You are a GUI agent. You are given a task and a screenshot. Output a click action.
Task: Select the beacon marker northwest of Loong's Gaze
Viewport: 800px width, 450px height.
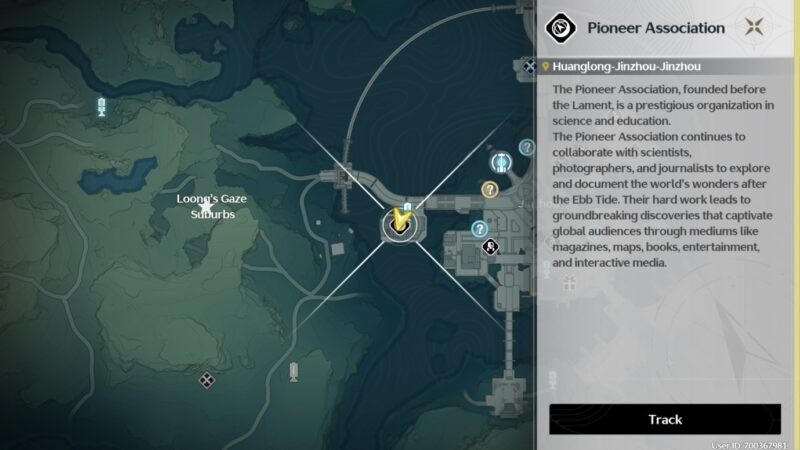click(x=101, y=107)
